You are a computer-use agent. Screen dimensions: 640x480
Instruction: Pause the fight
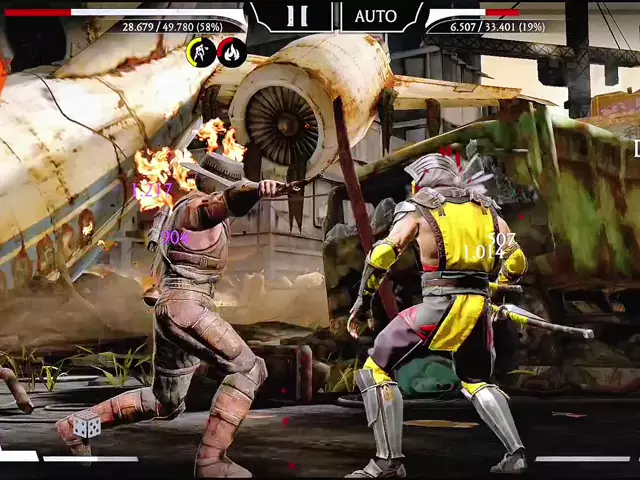pos(297,16)
